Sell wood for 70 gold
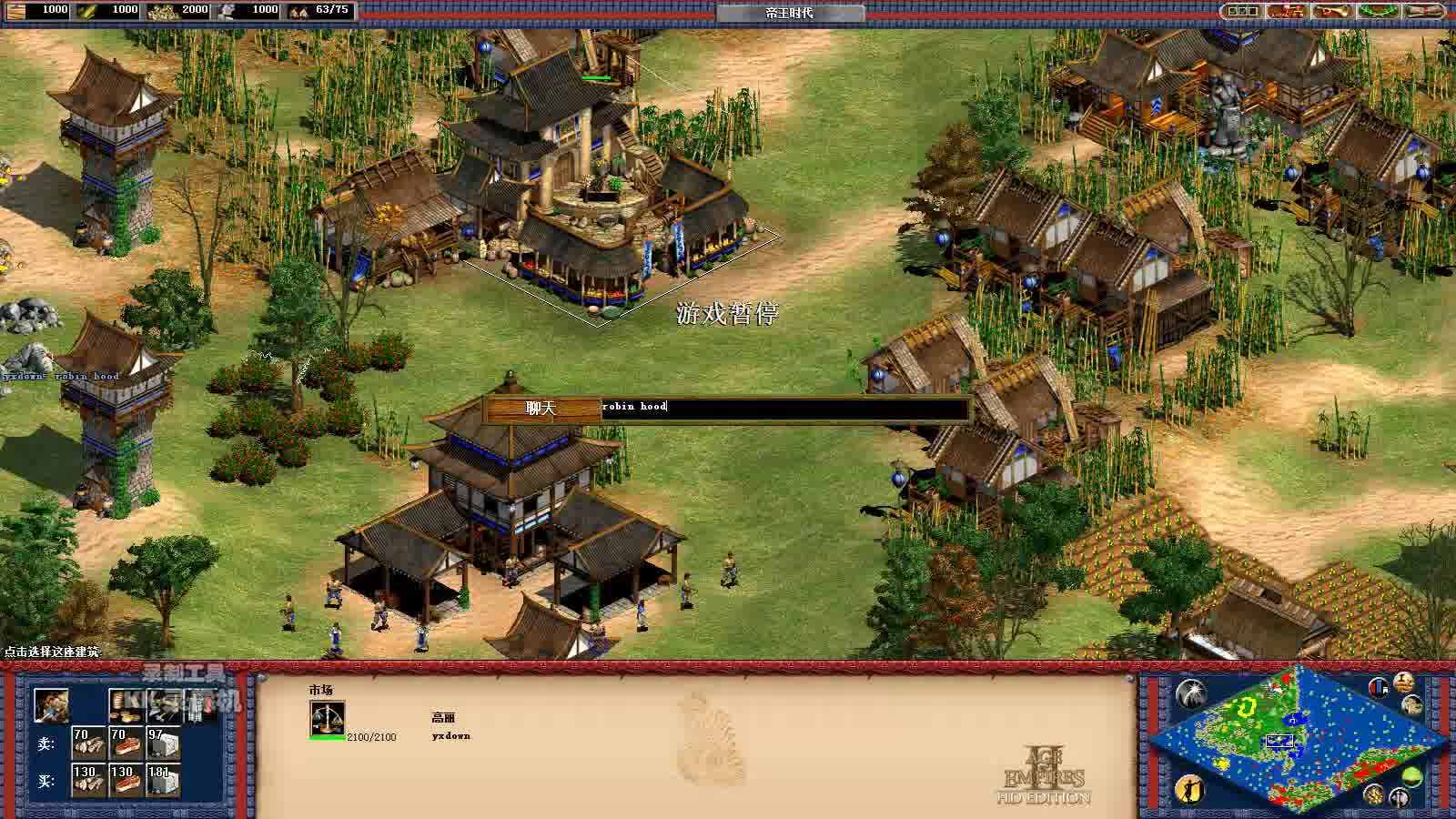This screenshot has height=819, width=1456. (88, 743)
